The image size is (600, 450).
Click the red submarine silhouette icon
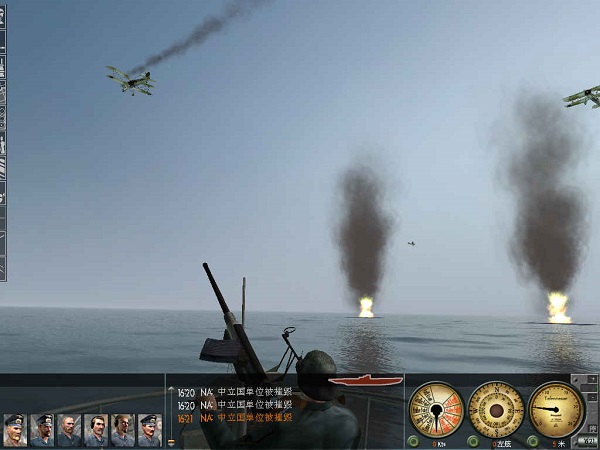click(x=350, y=381)
